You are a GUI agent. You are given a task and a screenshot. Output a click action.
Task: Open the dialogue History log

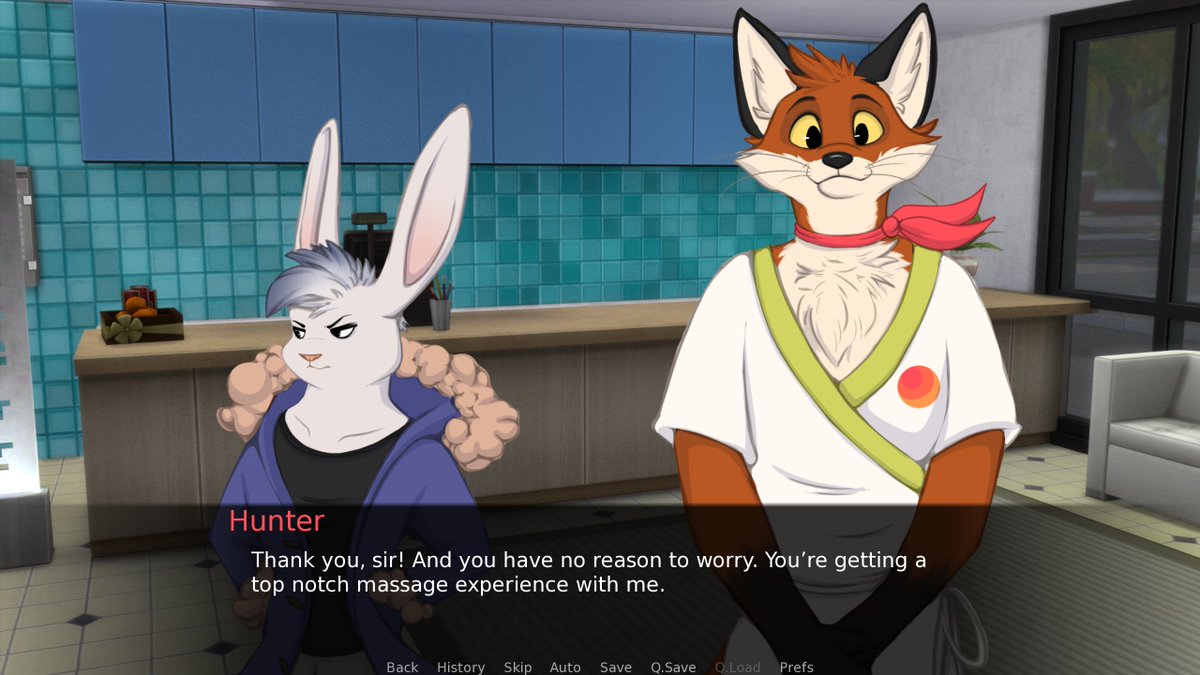pyautogui.click(x=460, y=667)
